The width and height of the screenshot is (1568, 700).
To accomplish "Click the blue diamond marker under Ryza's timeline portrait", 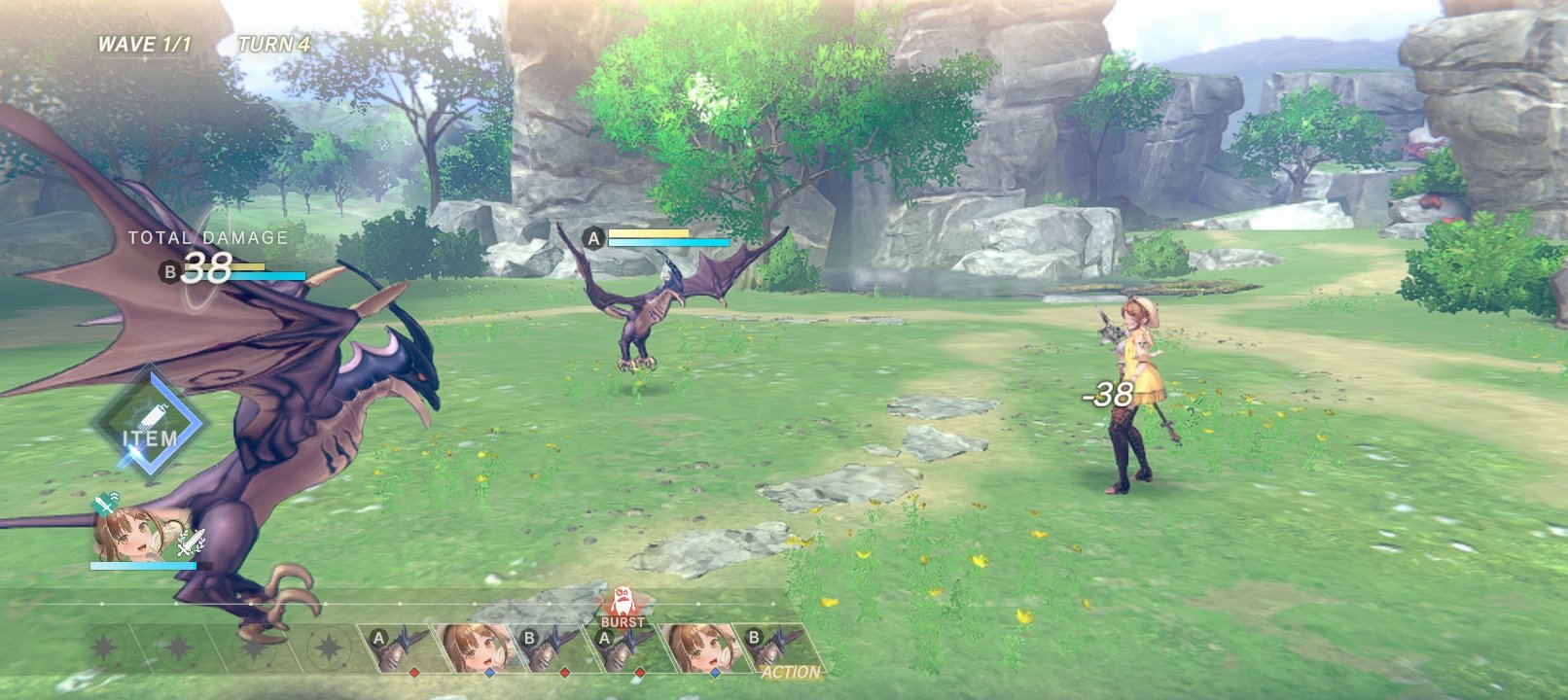I will point(489,672).
